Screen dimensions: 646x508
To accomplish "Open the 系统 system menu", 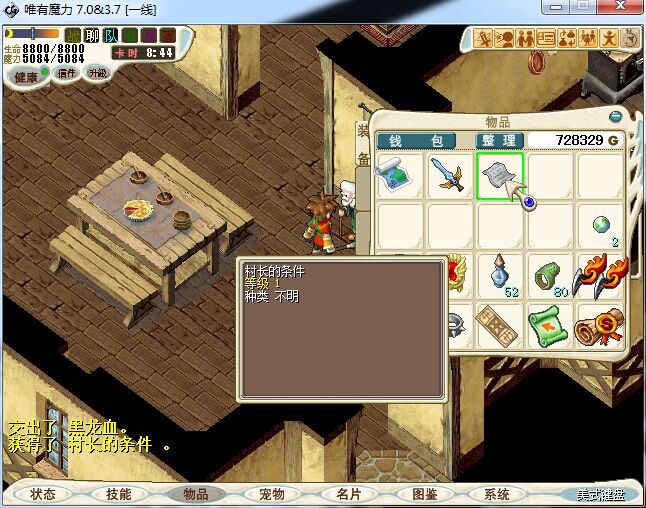I will [x=497, y=494].
